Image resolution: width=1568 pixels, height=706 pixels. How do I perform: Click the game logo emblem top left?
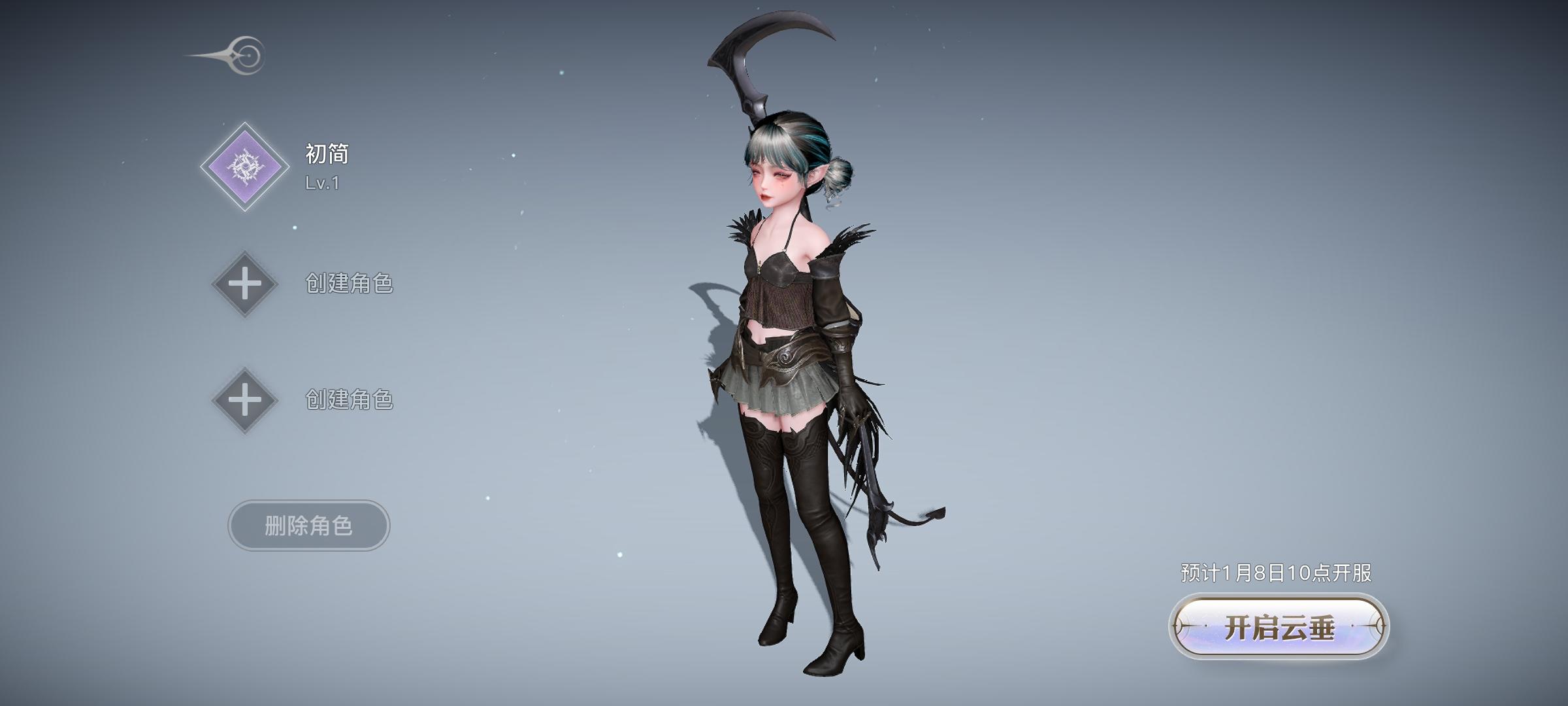click(225, 56)
